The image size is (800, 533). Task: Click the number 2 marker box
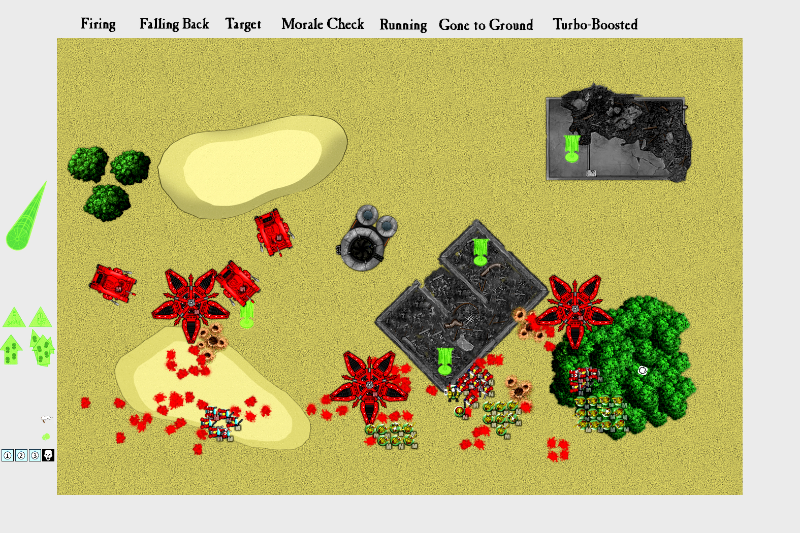21,456
